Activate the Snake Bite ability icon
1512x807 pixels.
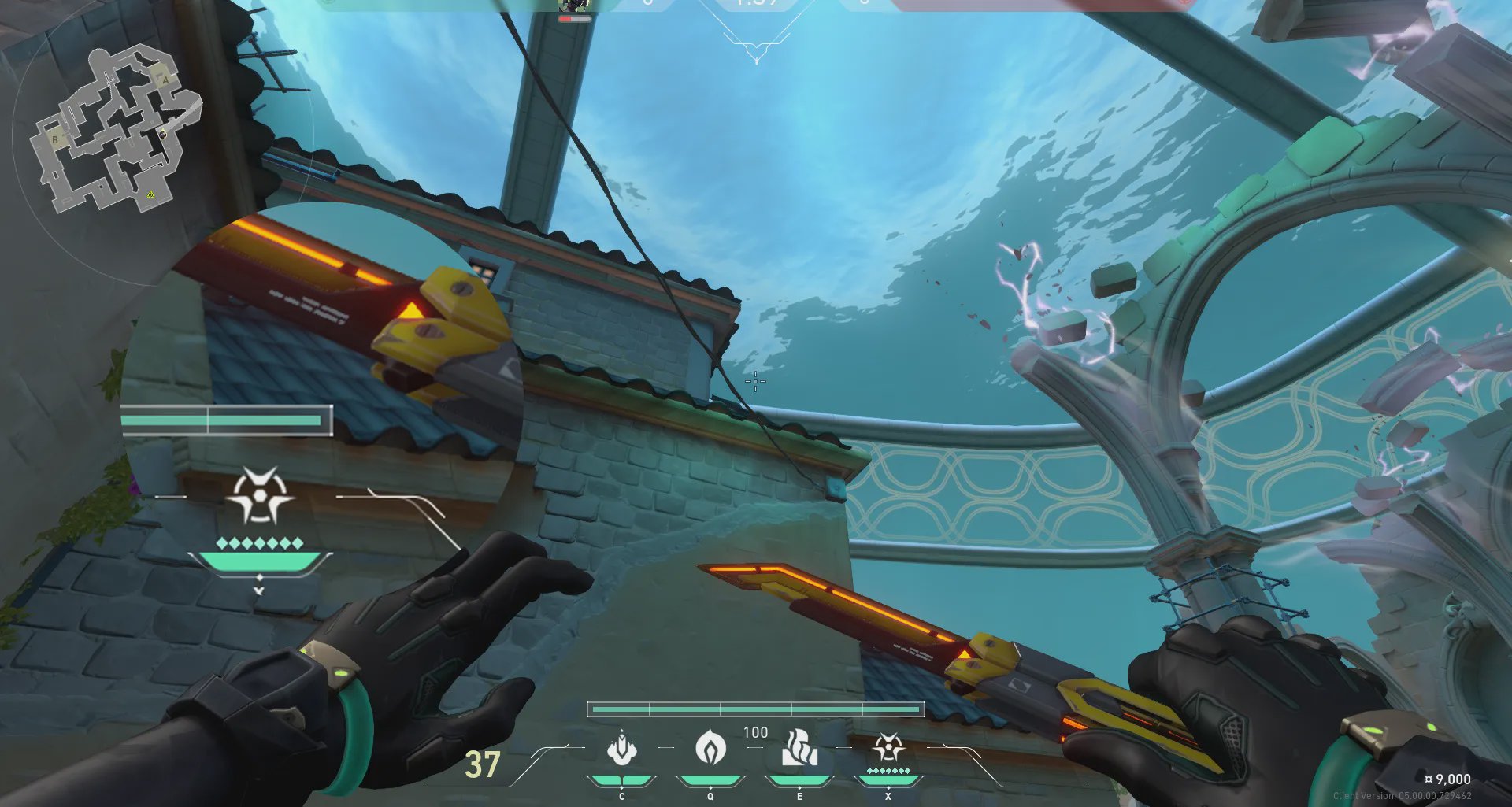(621, 749)
